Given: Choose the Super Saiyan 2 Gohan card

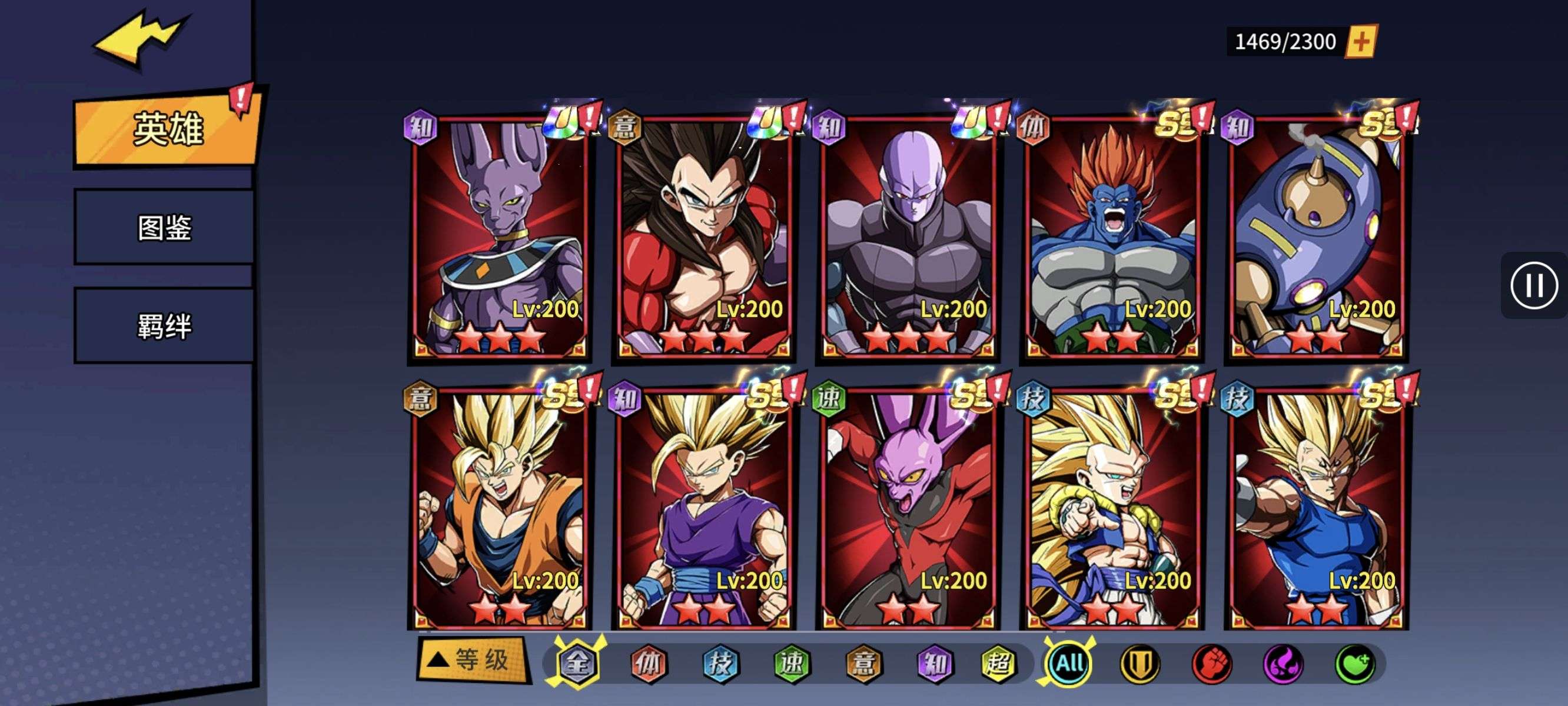Looking at the screenshot, I should [703, 508].
